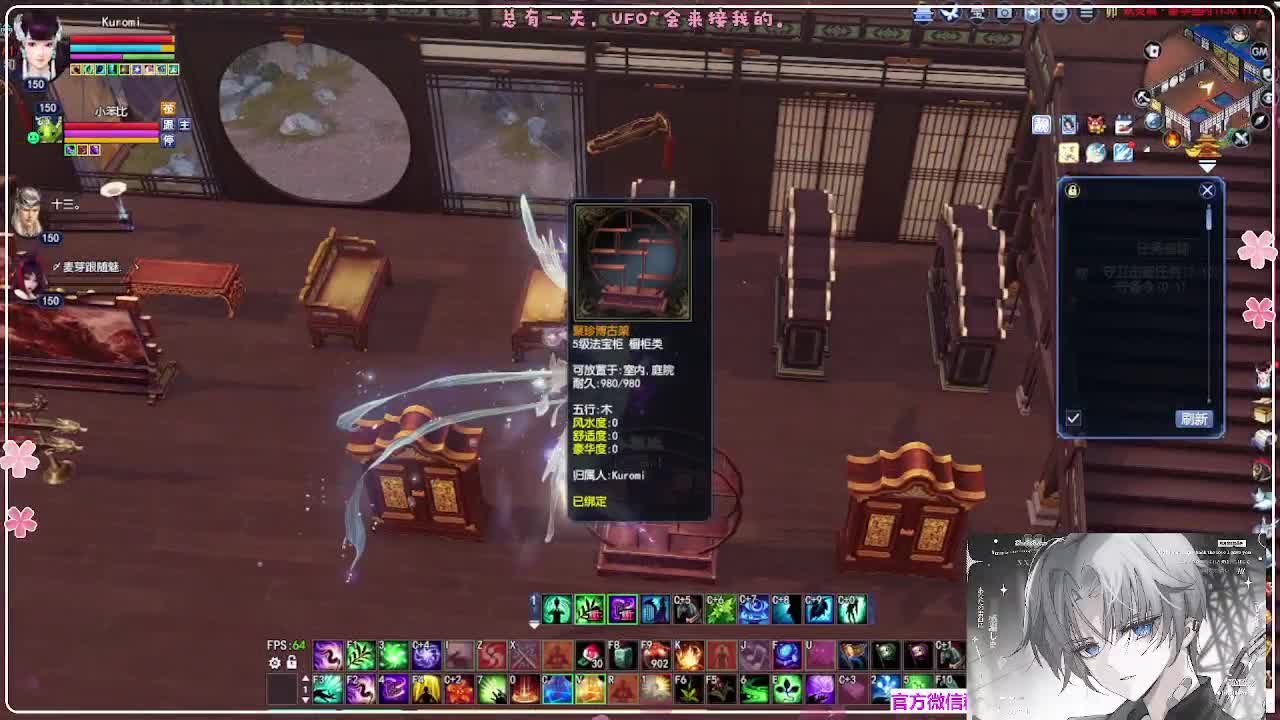Image resolution: width=1280 pixels, height=720 pixels.
Task: Open the settings gear next to the FPS counter
Action: pos(274,664)
